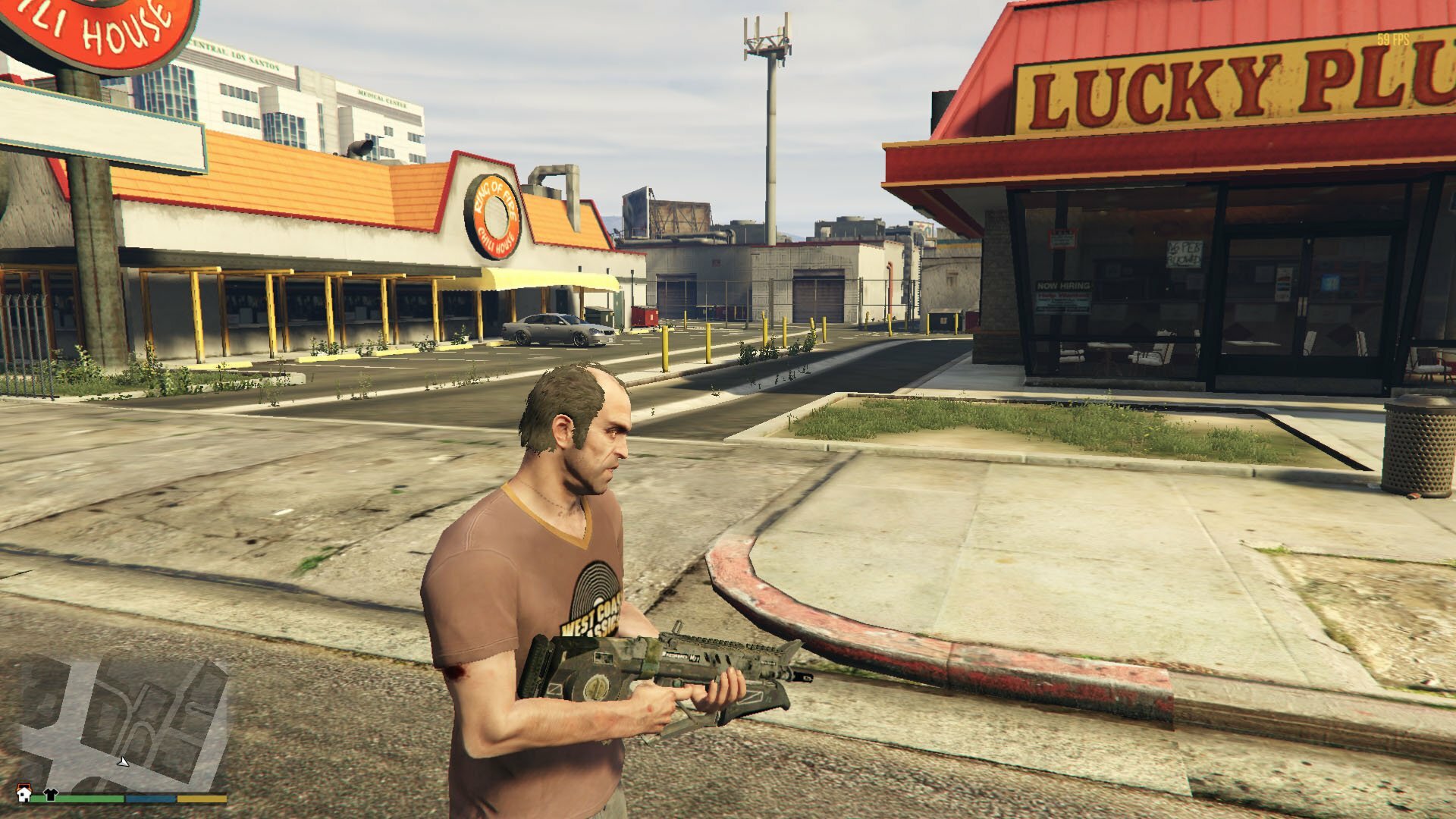1456x819 pixels.
Task: Click the white player arrow on minimap
Action: [124, 761]
